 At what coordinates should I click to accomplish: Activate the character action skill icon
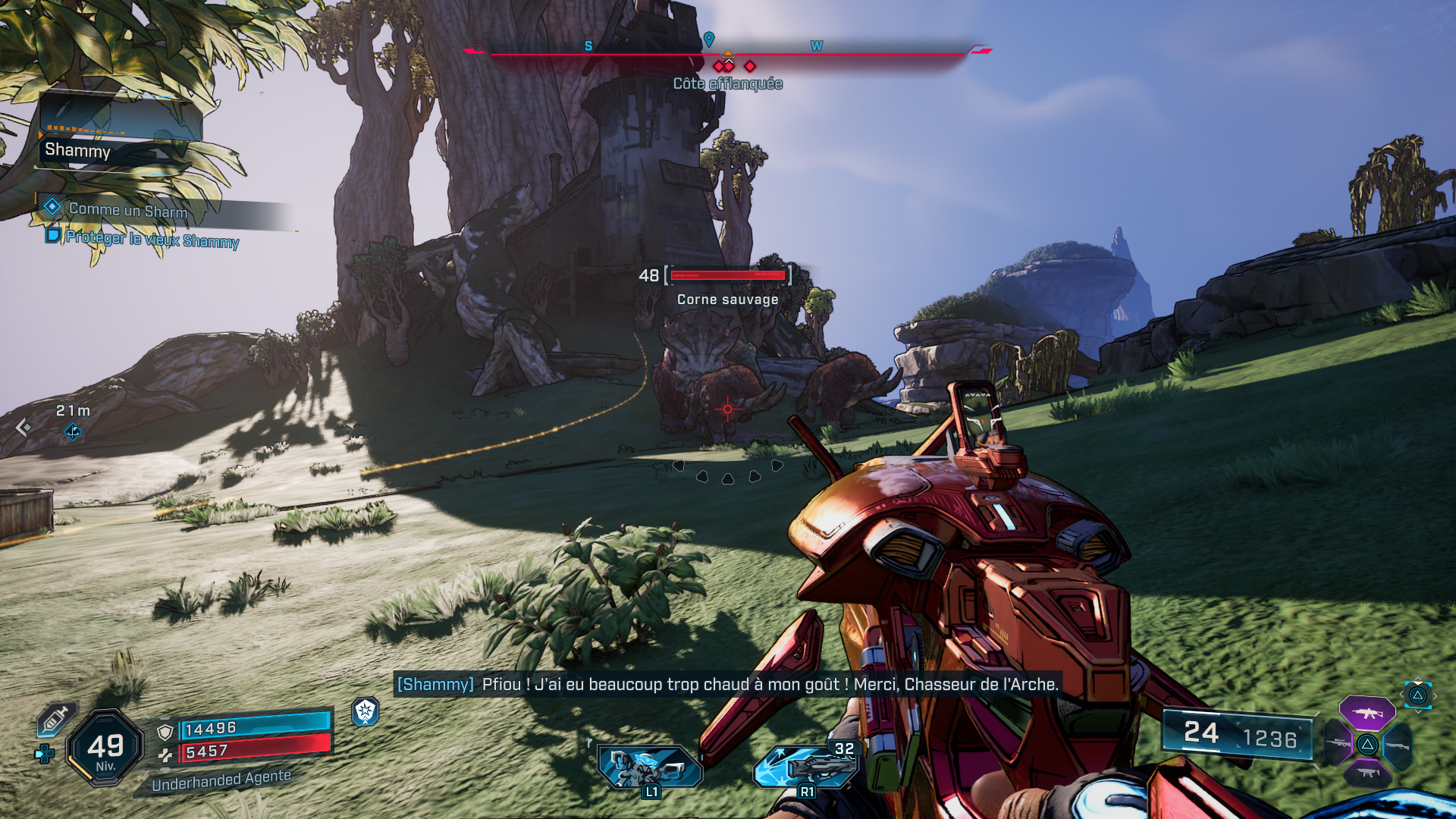tap(651, 767)
